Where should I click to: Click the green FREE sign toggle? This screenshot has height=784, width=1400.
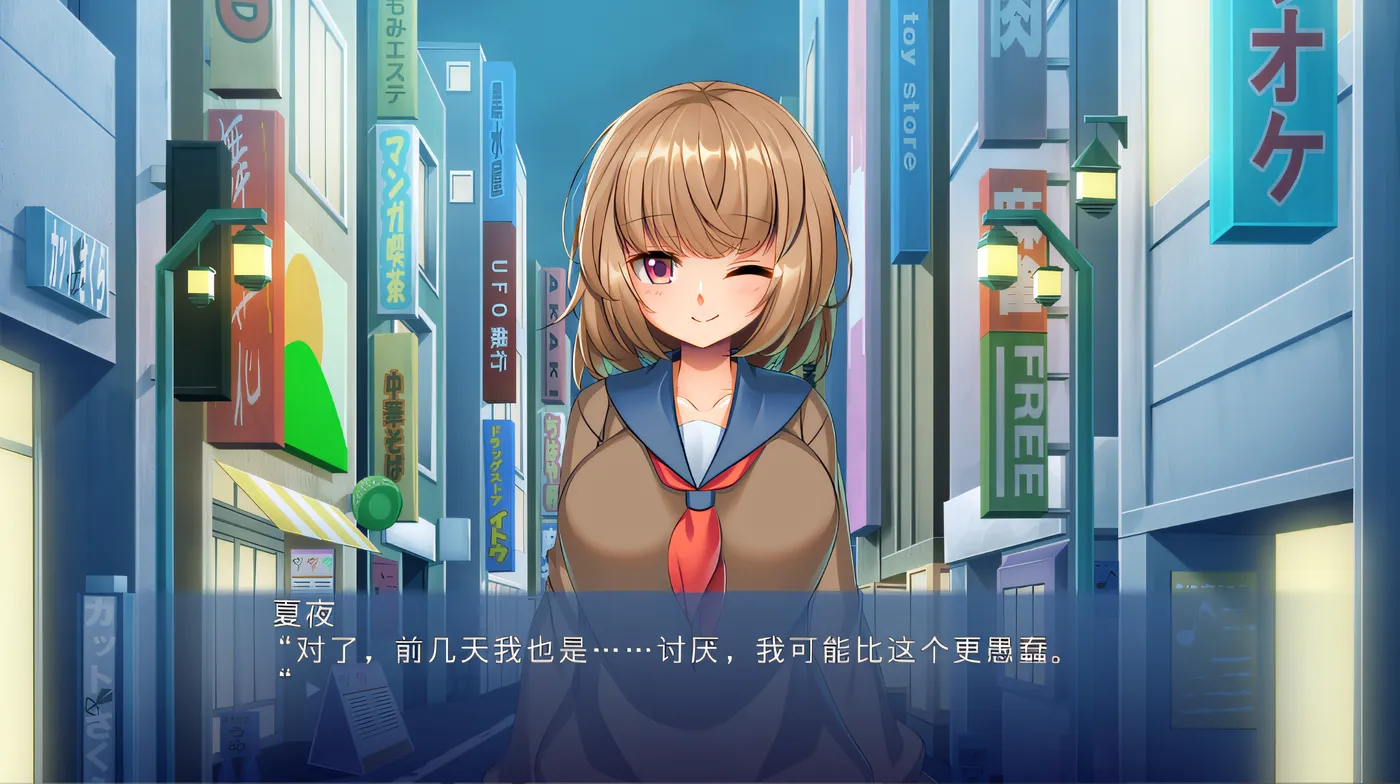tap(1016, 420)
